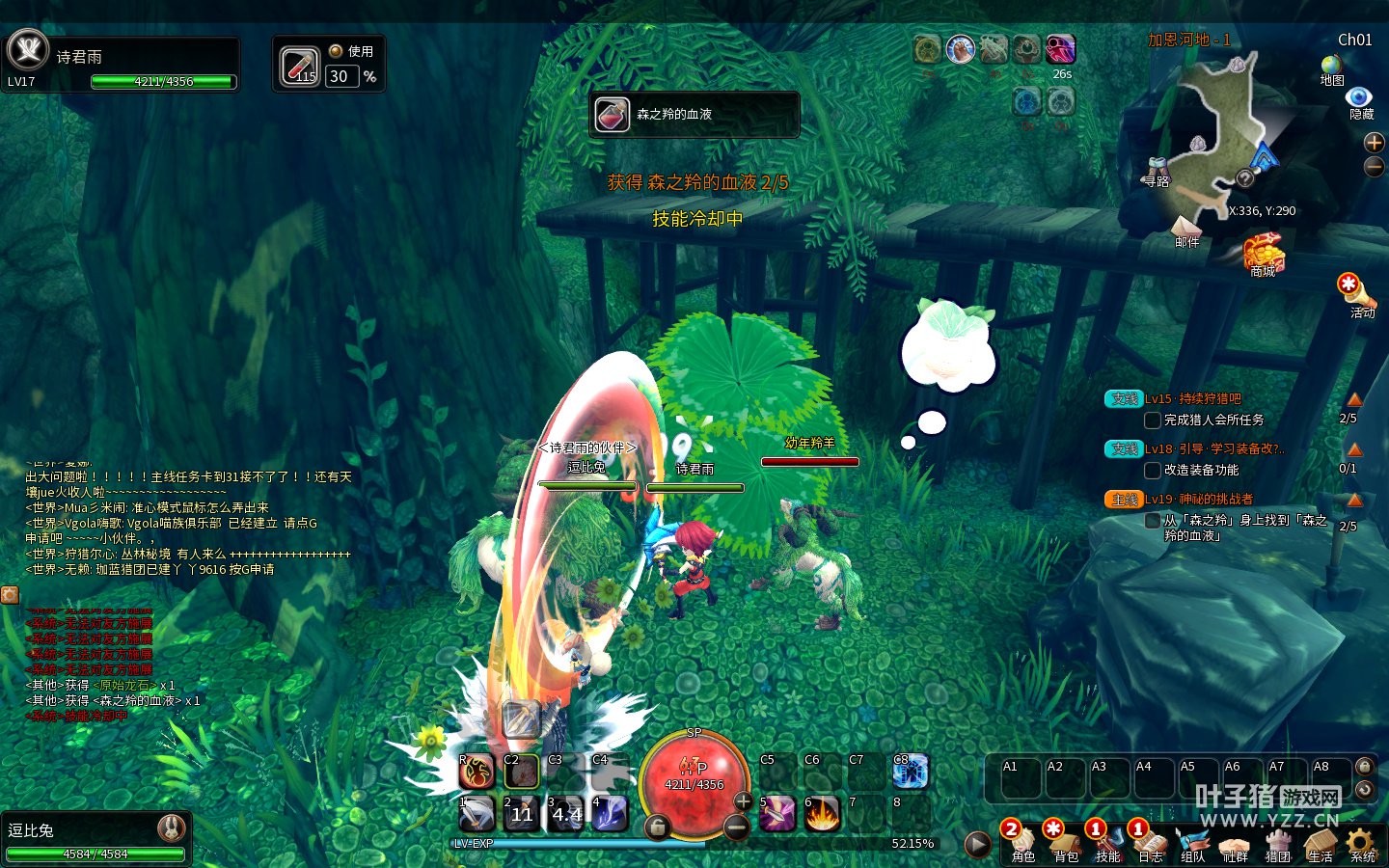Use the sword slash skill in slot 1
The image size is (1389, 868).
tap(477, 814)
